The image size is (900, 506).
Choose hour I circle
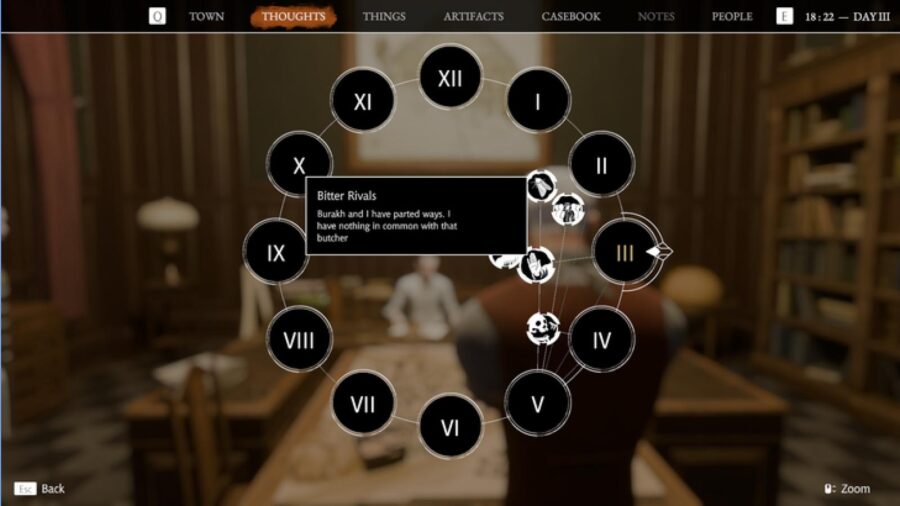pos(538,101)
